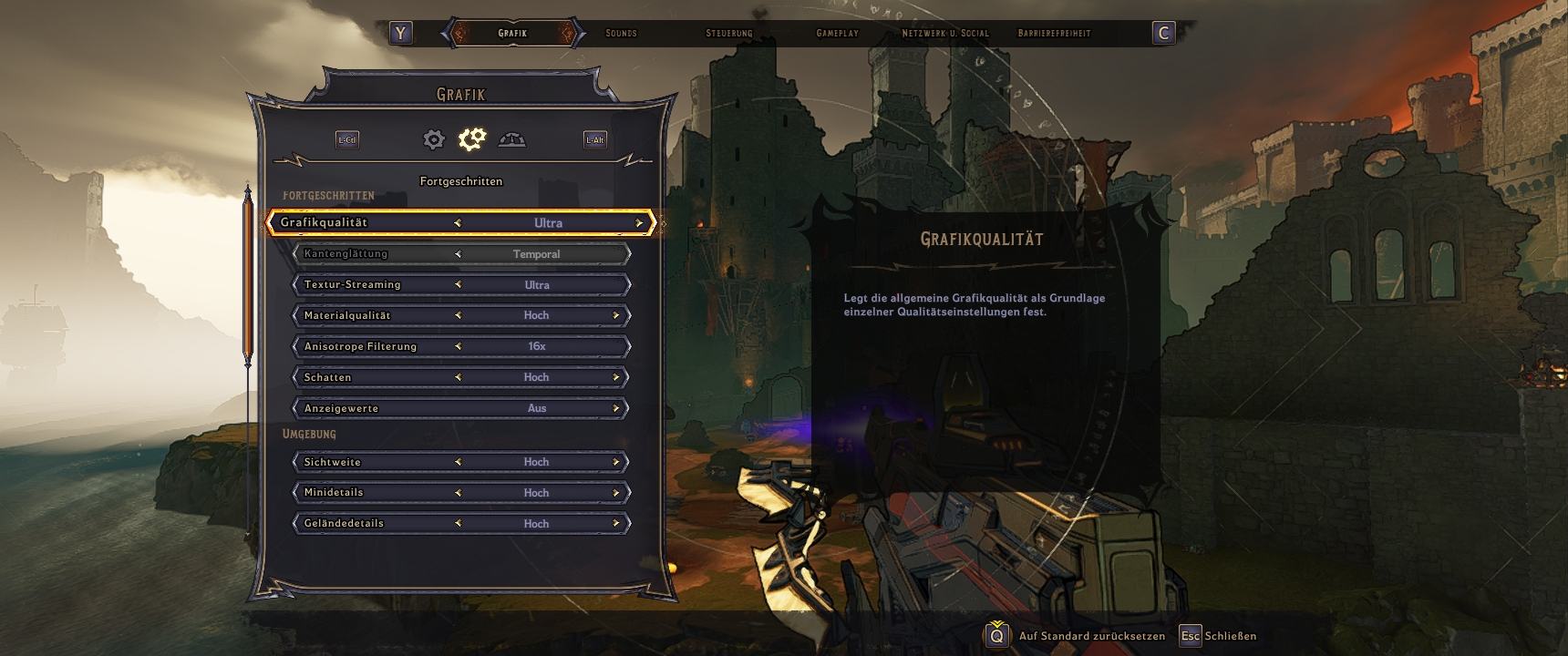1568x656 pixels.
Task: Select the Gameplay tab
Action: click(837, 34)
